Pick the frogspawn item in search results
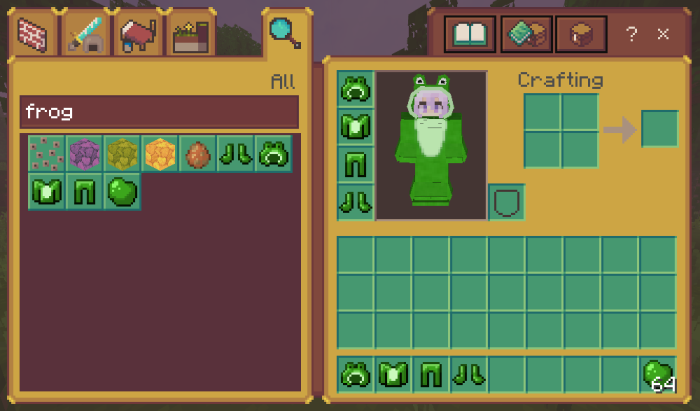 [46, 154]
